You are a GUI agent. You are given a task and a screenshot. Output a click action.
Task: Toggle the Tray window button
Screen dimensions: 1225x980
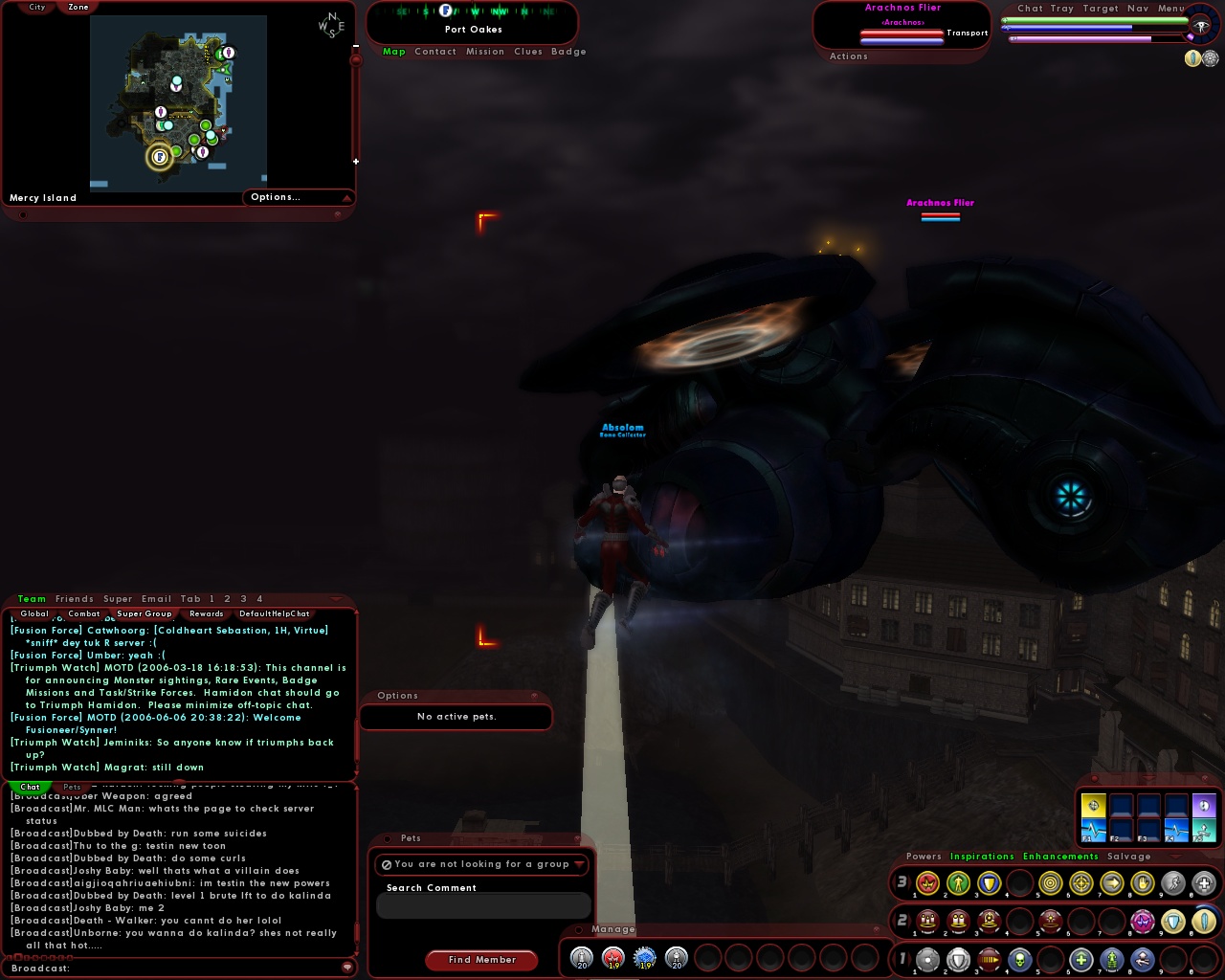click(1062, 9)
